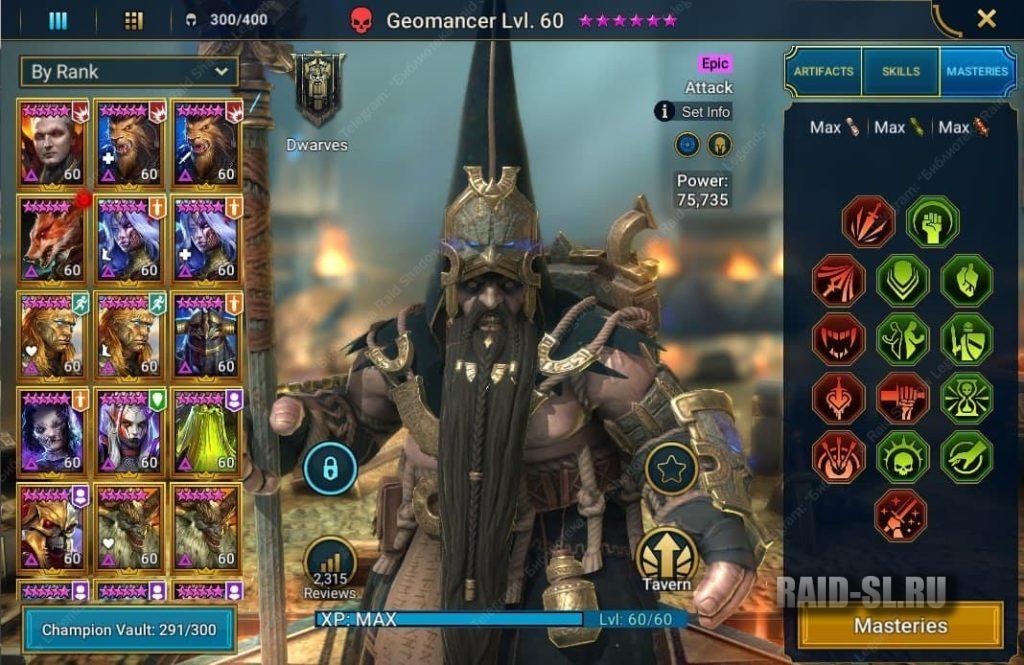Read the 2,315 champion Reviews
The image size is (1024, 665).
(330, 568)
